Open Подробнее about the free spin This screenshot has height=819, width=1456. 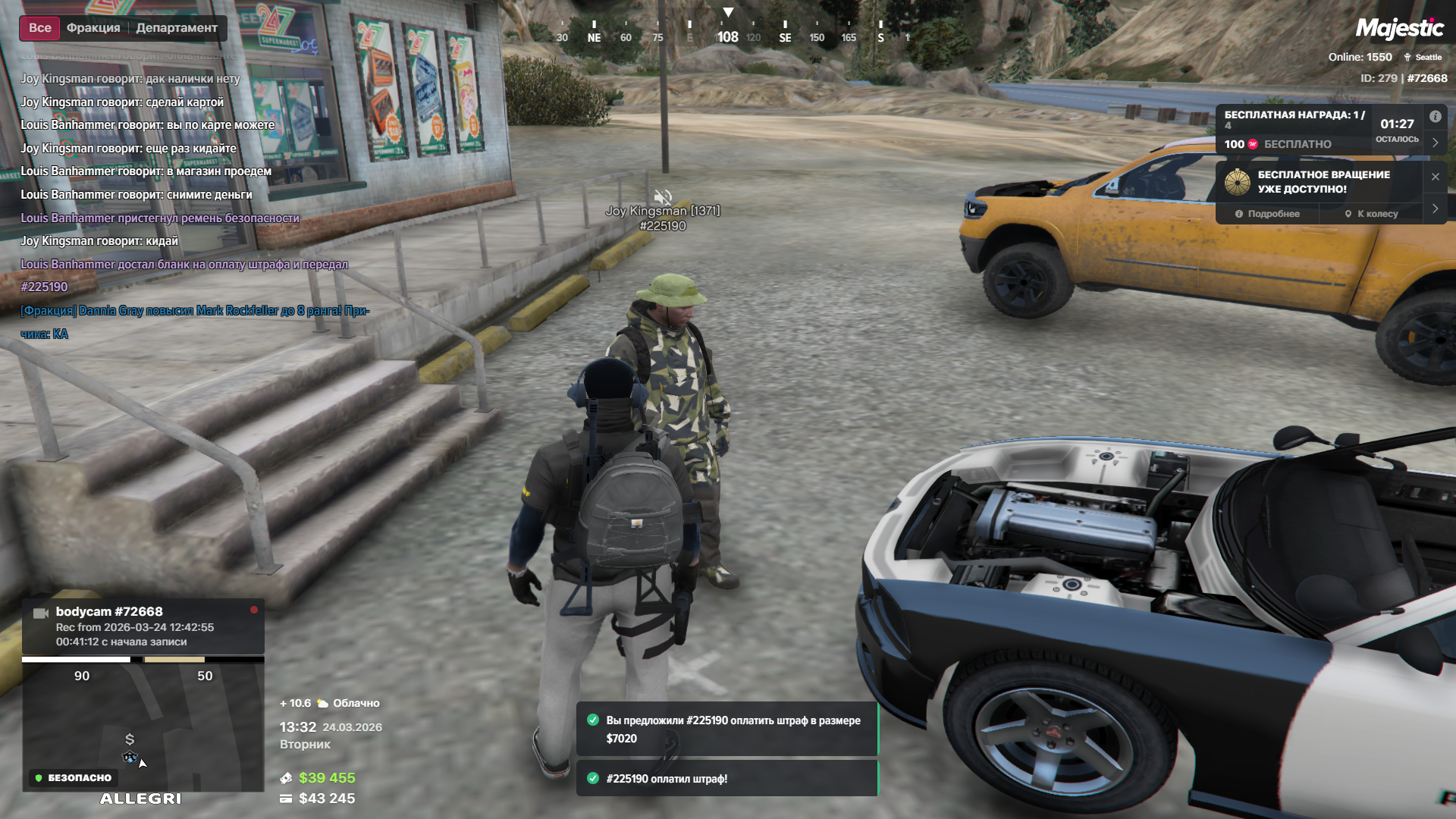coord(1267,214)
